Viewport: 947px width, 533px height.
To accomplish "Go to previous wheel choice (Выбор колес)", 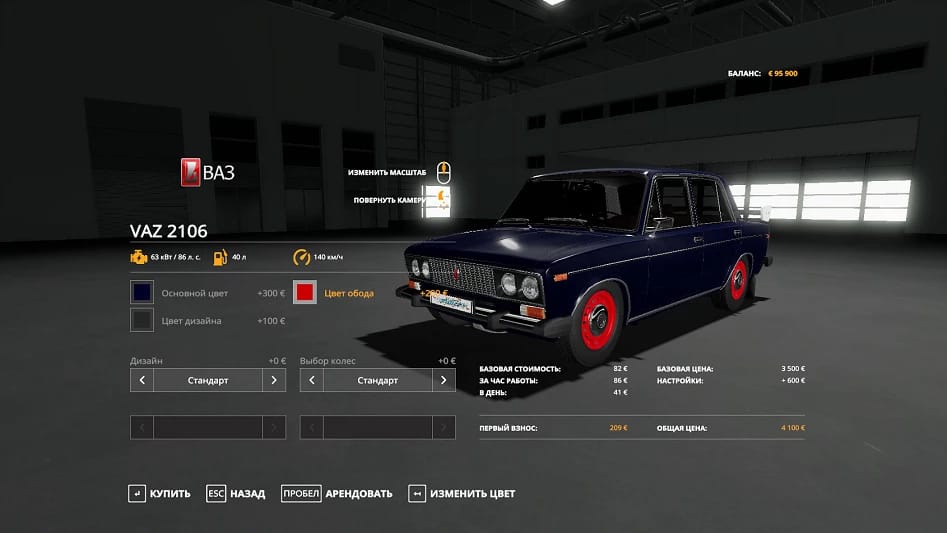I will click(x=312, y=380).
